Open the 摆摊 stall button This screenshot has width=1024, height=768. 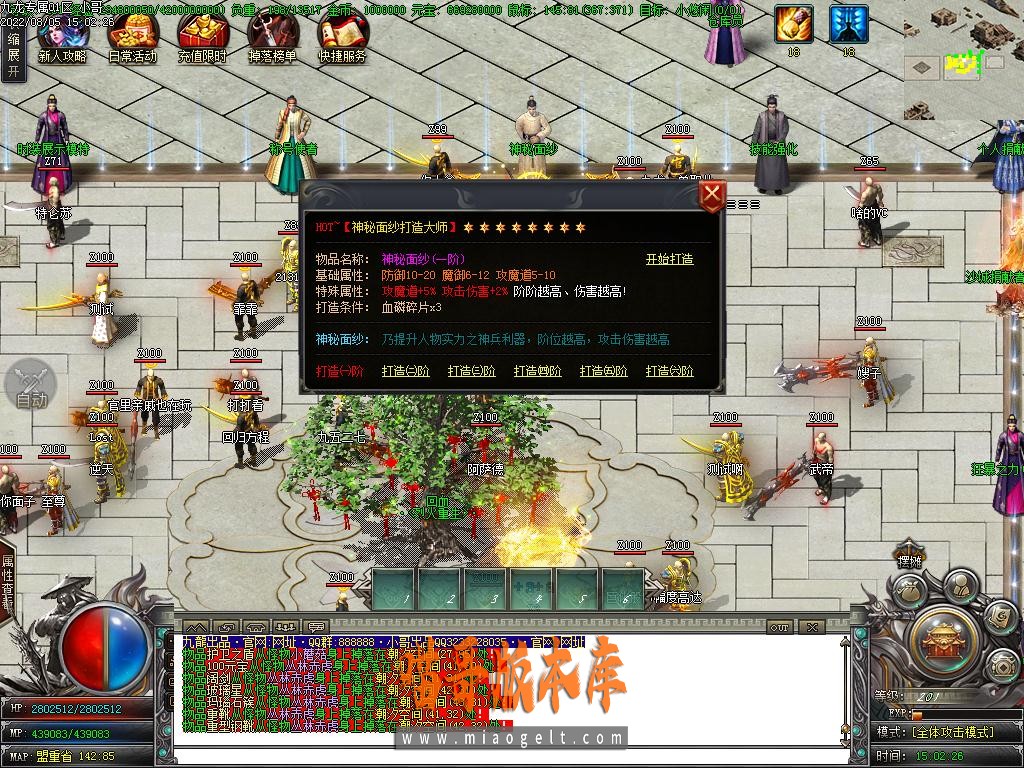909,561
